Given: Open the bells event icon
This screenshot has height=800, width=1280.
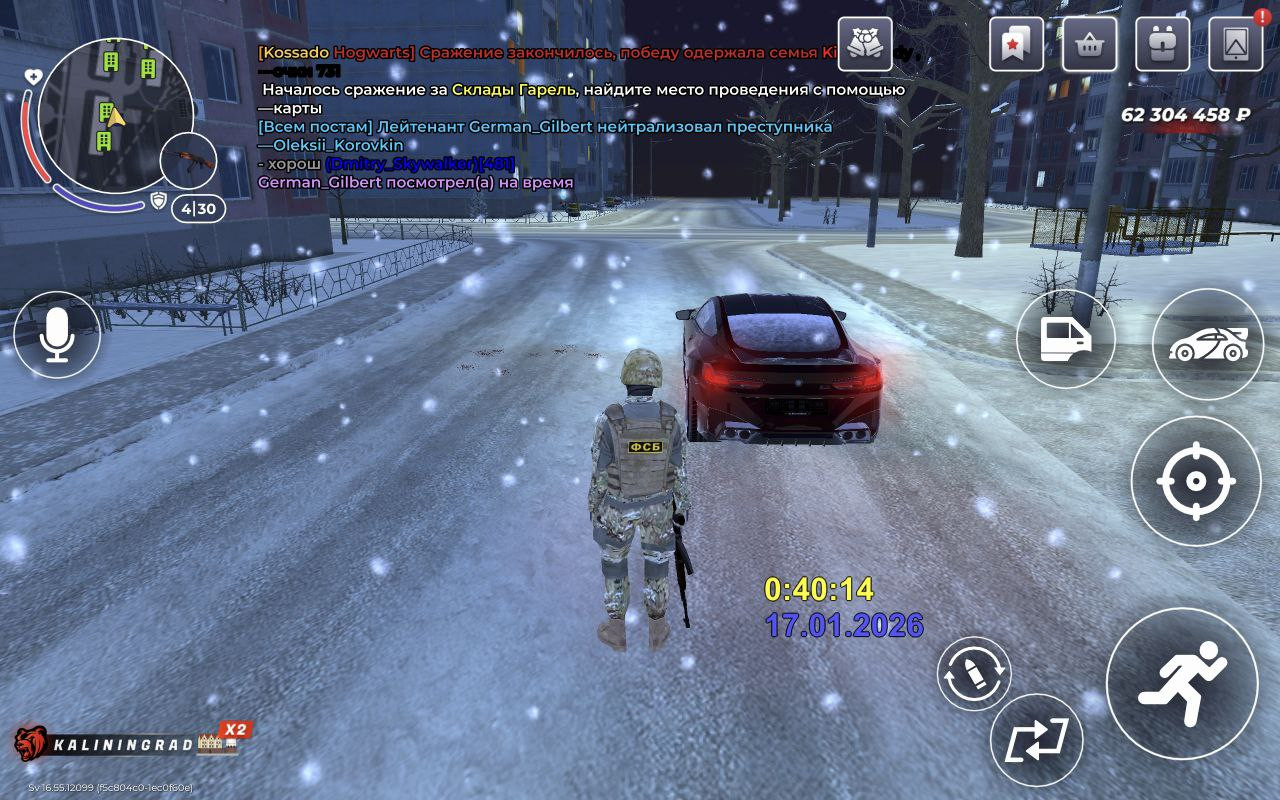Looking at the screenshot, I should pos(865,44).
